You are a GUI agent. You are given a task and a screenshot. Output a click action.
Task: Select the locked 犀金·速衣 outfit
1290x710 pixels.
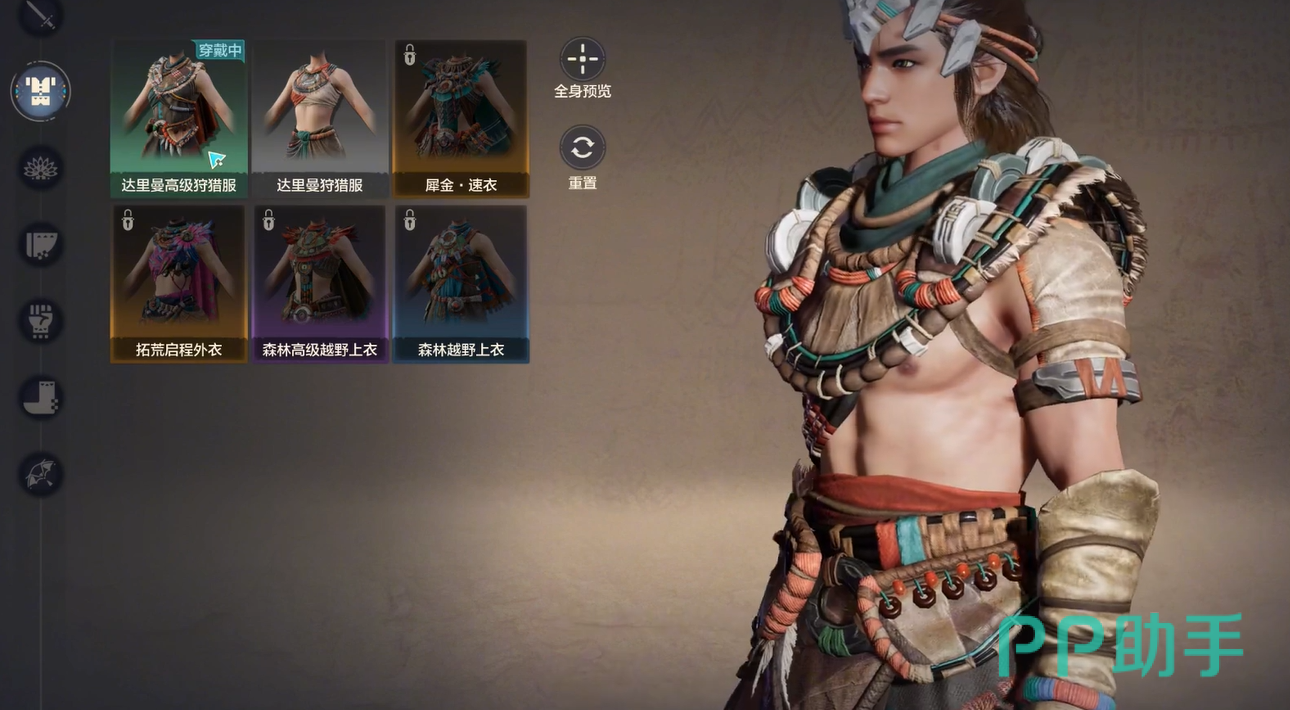click(x=461, y=118)
